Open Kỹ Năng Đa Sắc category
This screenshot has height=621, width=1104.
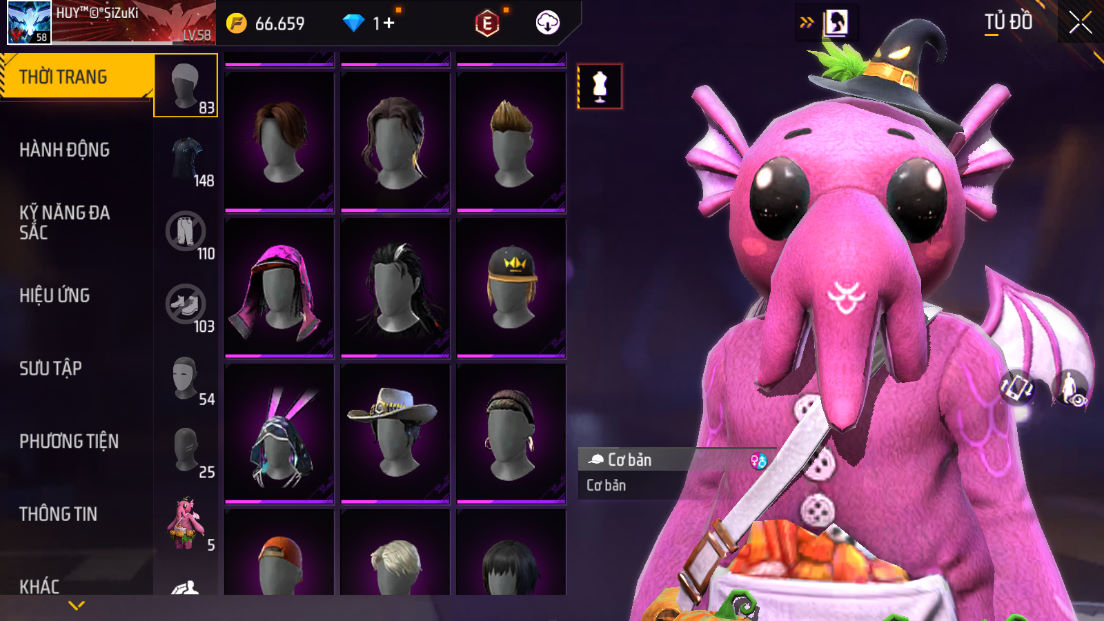point(65,222)
